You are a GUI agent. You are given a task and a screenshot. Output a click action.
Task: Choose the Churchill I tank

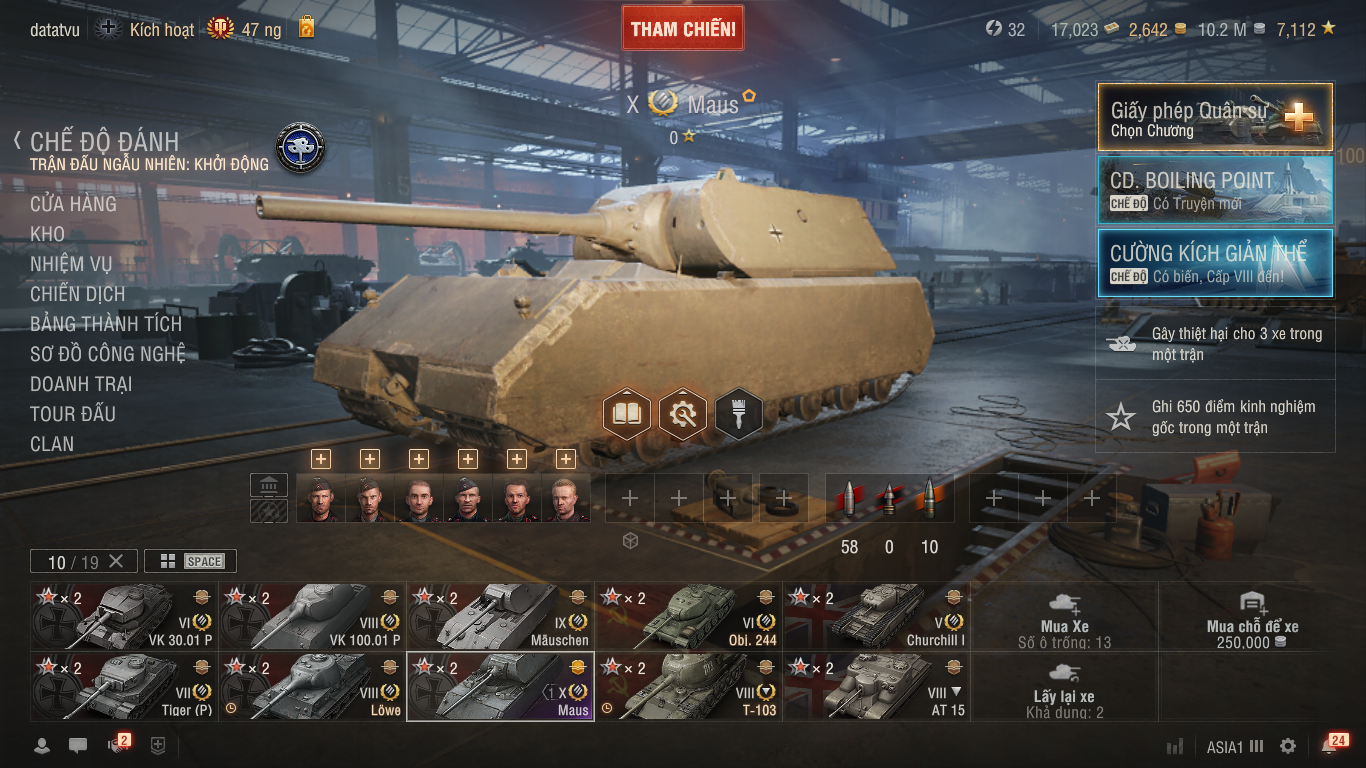pos(876,616)
